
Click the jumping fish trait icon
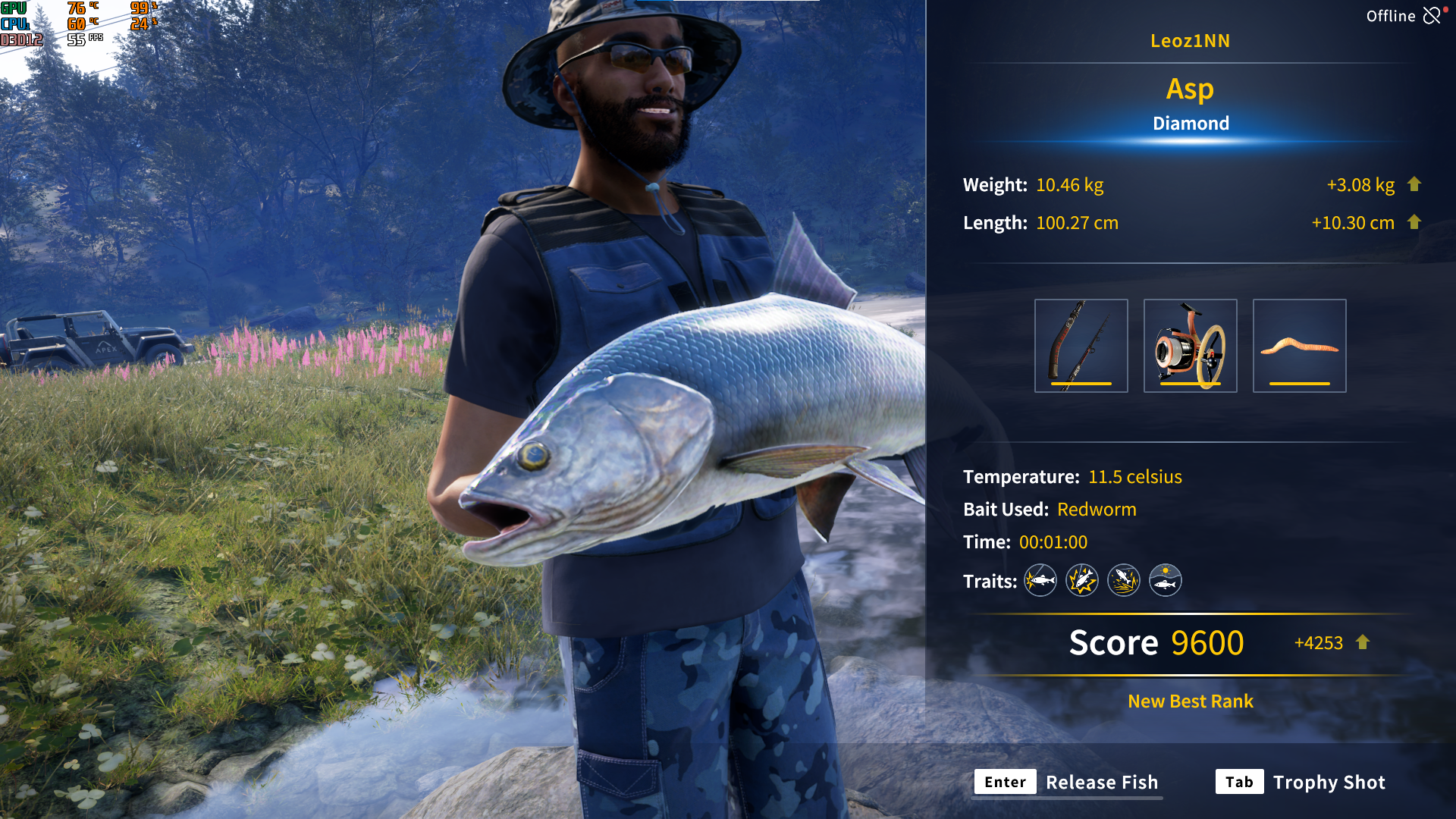click(1123, 580)
